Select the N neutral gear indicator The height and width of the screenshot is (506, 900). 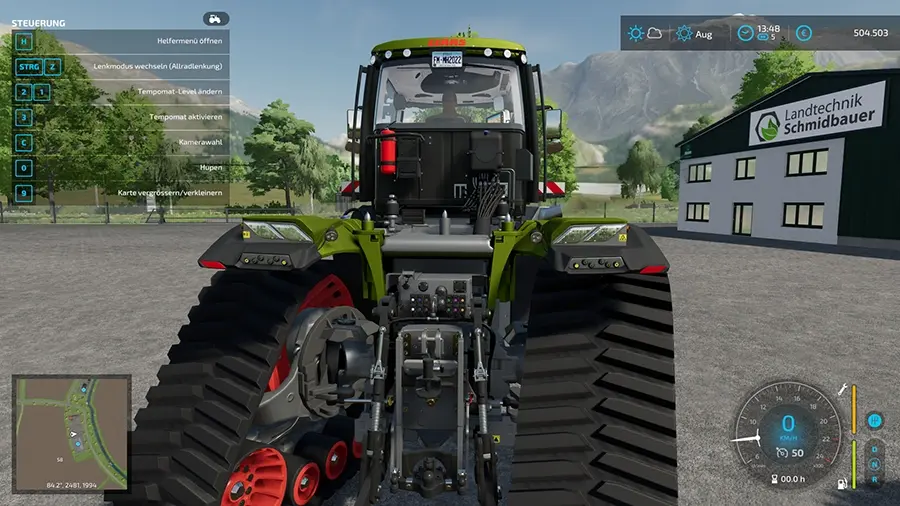pyautogui.click(x=874, y=464)
